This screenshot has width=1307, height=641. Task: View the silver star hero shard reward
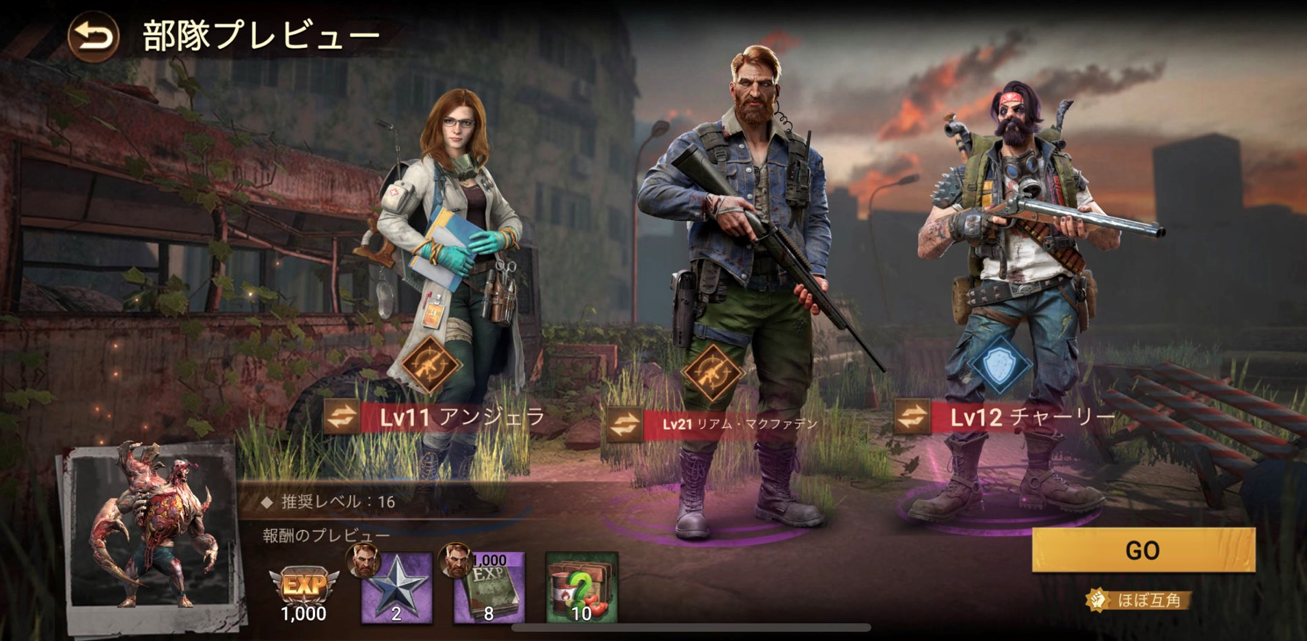point(395,588)
